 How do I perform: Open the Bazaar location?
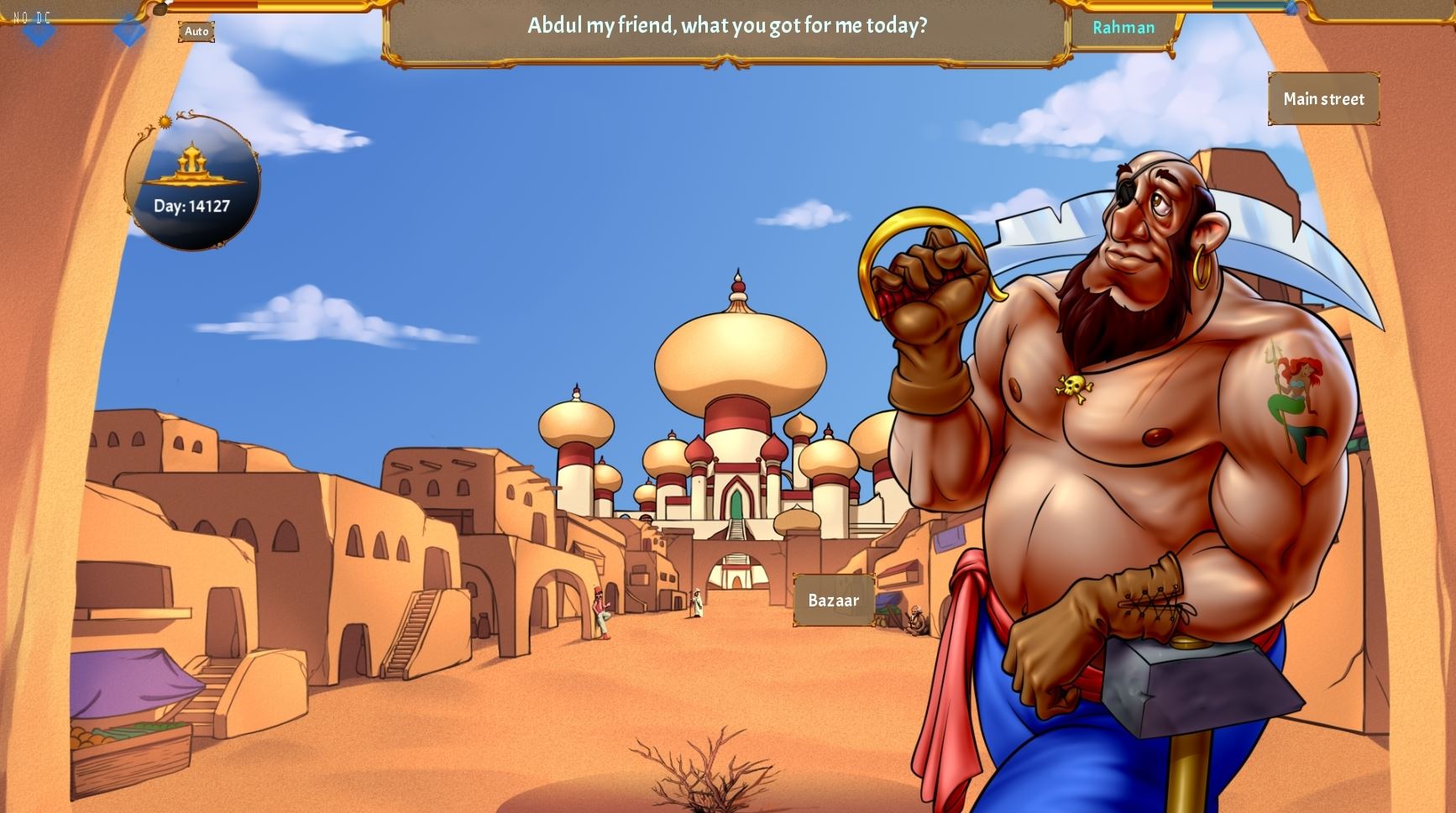point(833,600)
